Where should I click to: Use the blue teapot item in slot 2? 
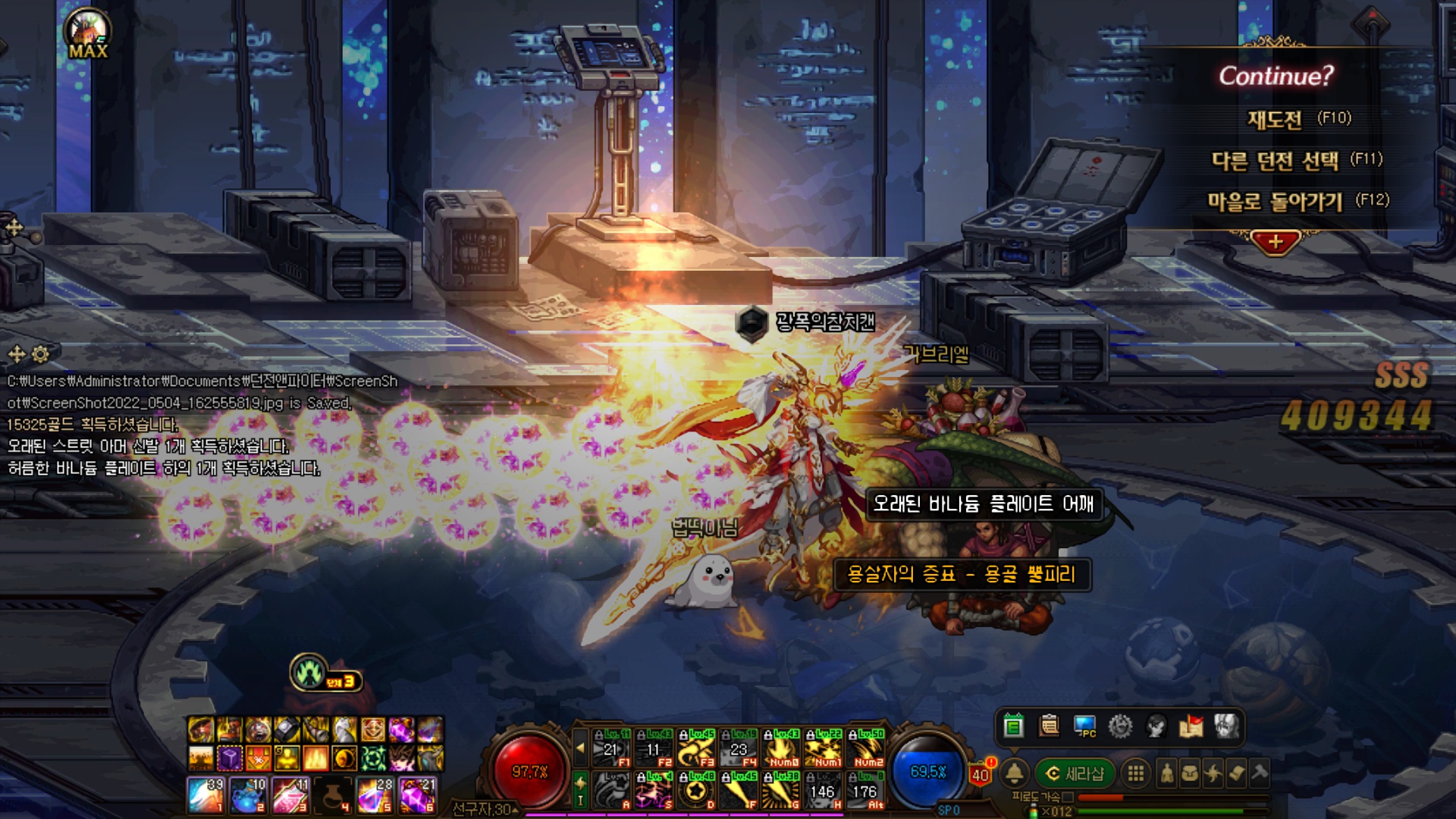(247, 795)
